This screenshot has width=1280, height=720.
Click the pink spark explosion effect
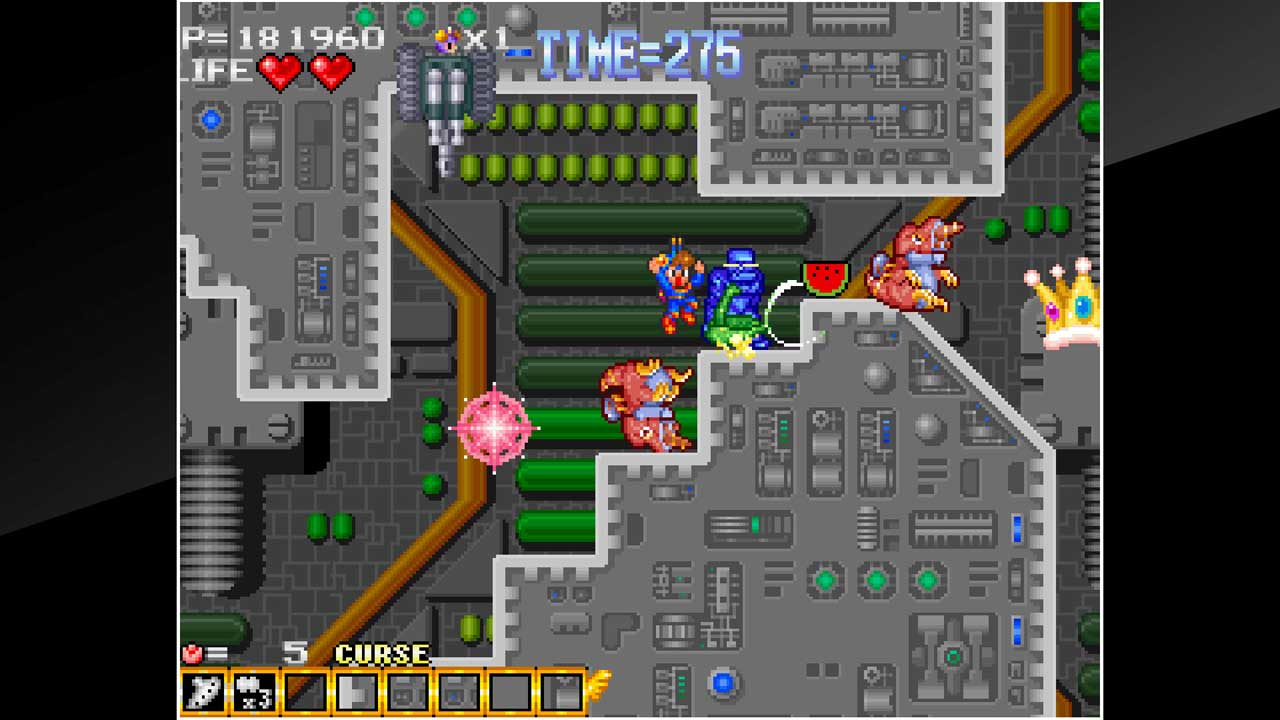point(495,430)
